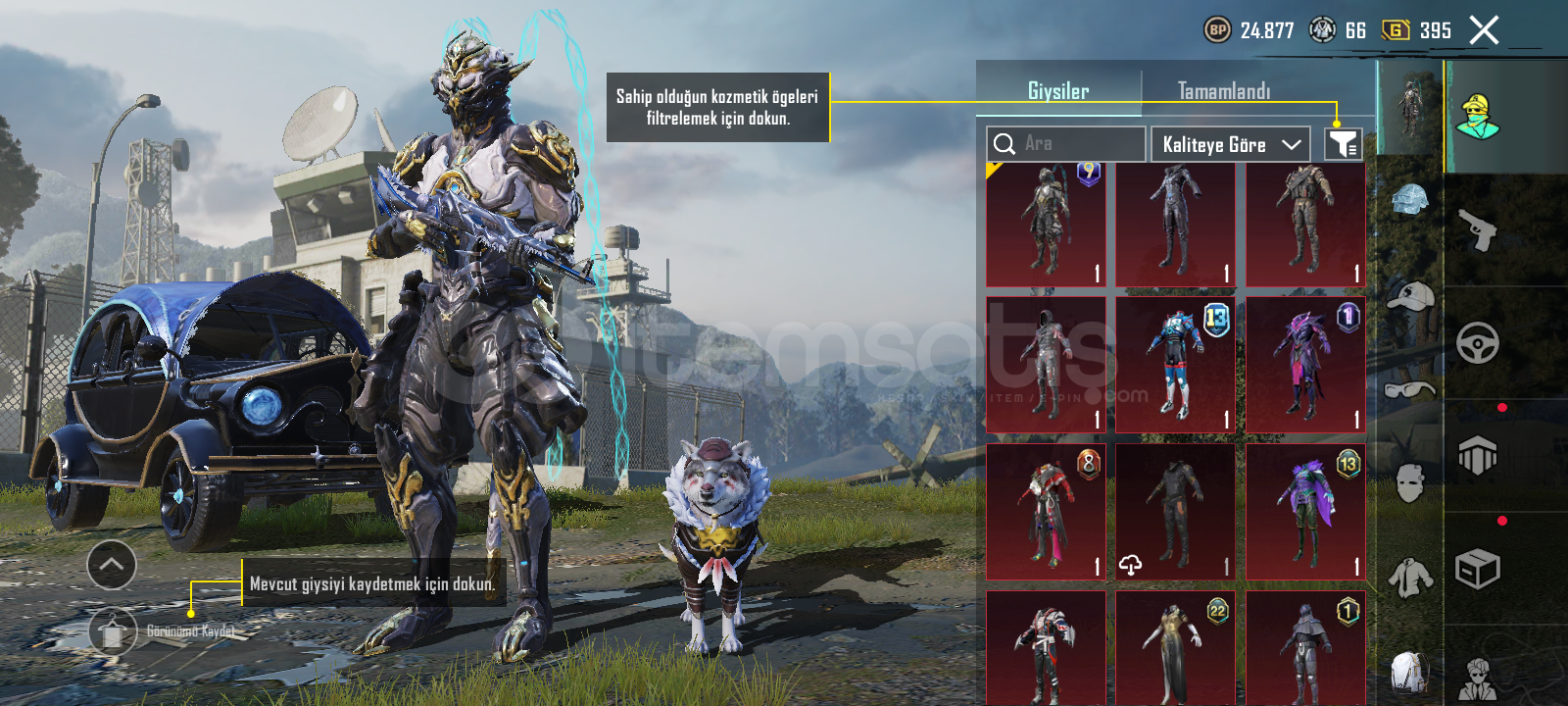
Task: Close the inventory with the X button
Action: (1484, 30)
